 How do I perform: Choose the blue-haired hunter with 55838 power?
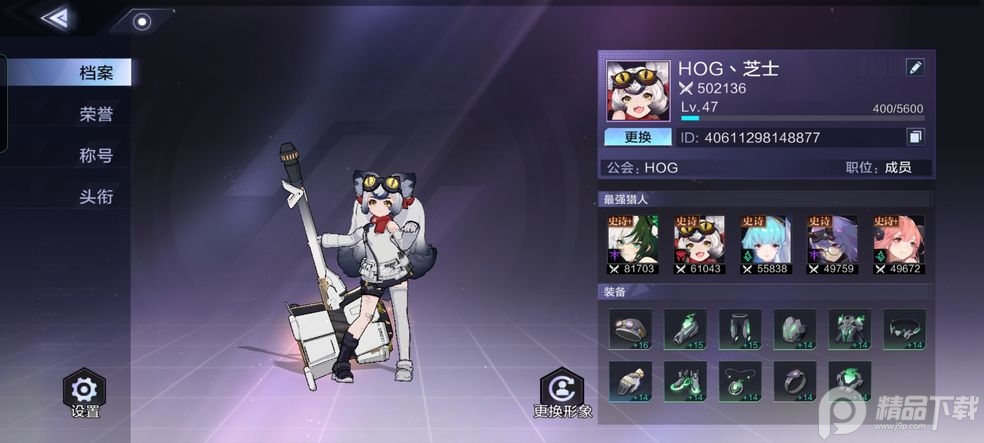(x=765, y=243)
